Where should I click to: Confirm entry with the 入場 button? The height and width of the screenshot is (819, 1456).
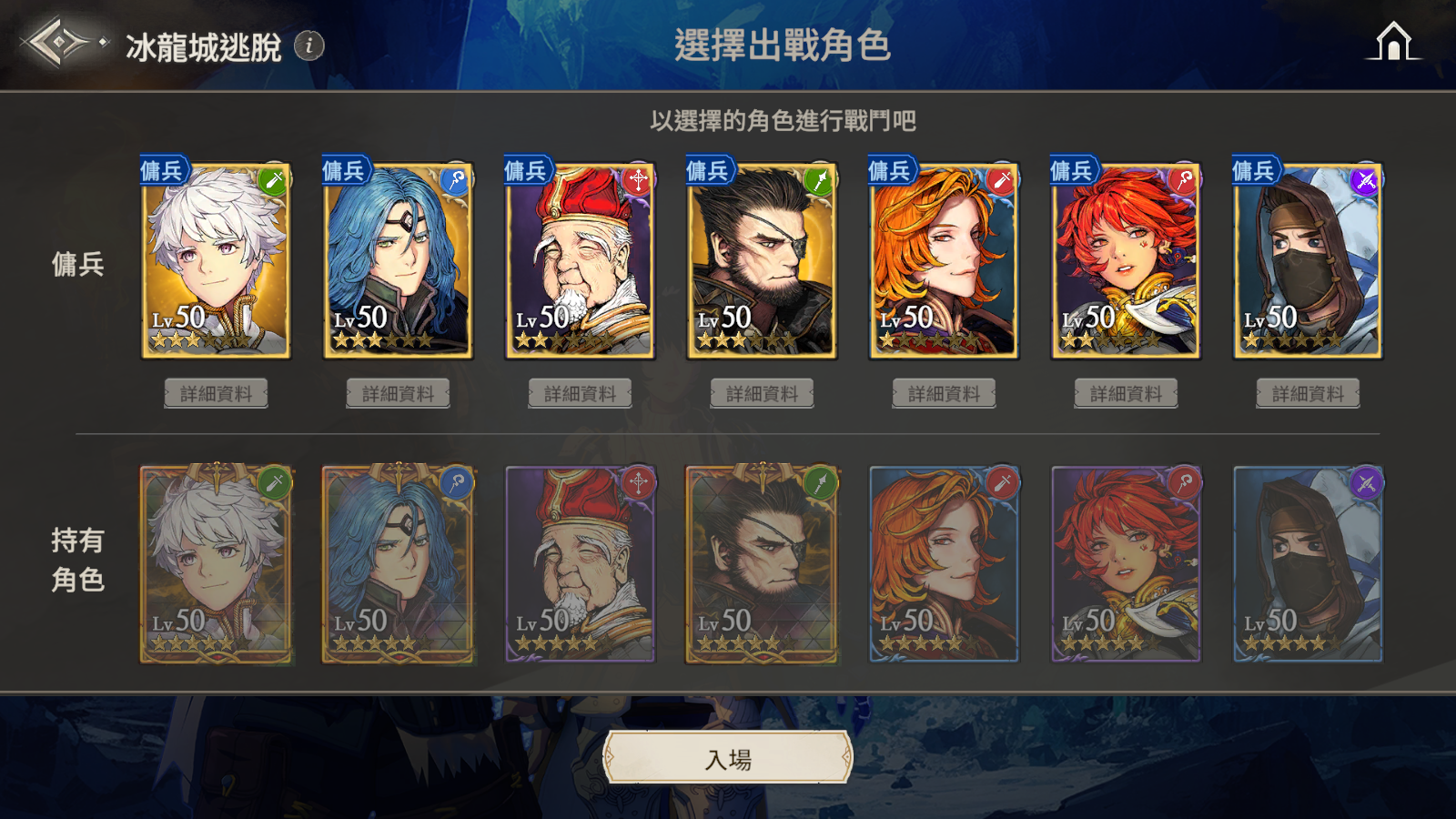[728, 758]
